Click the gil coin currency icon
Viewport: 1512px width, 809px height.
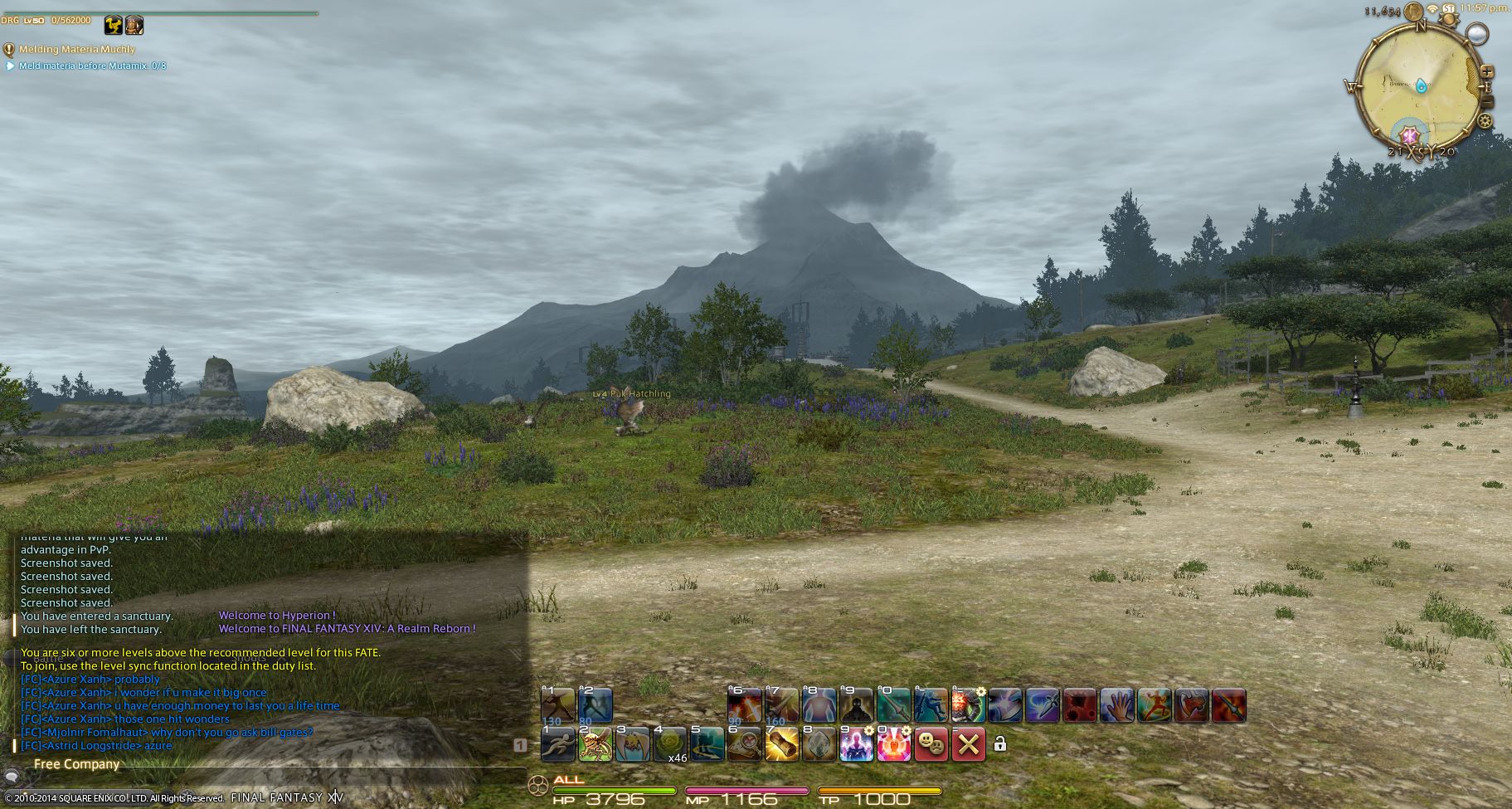(x=1412, y=10)
